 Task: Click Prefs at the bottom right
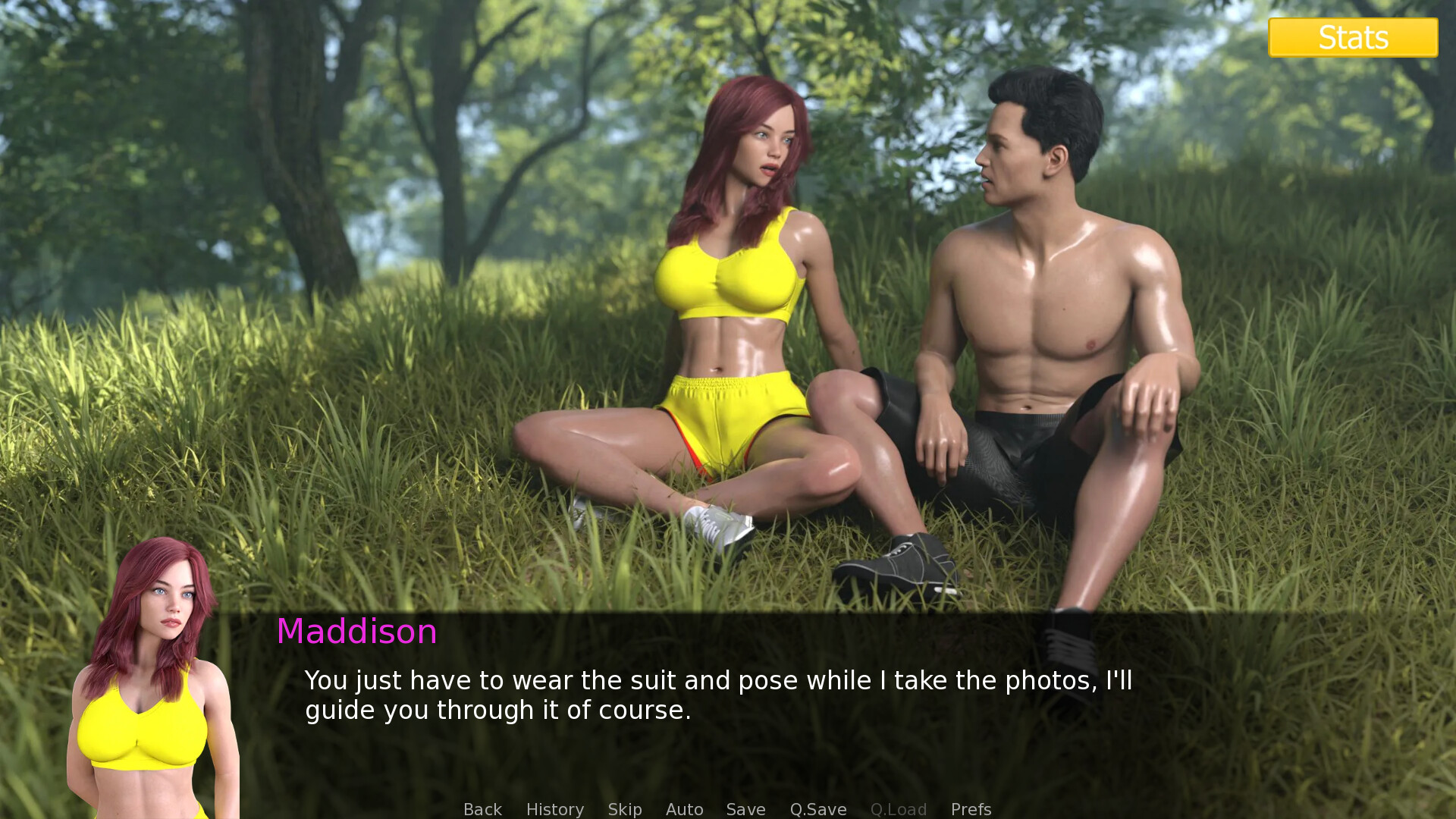pos(971,808)
